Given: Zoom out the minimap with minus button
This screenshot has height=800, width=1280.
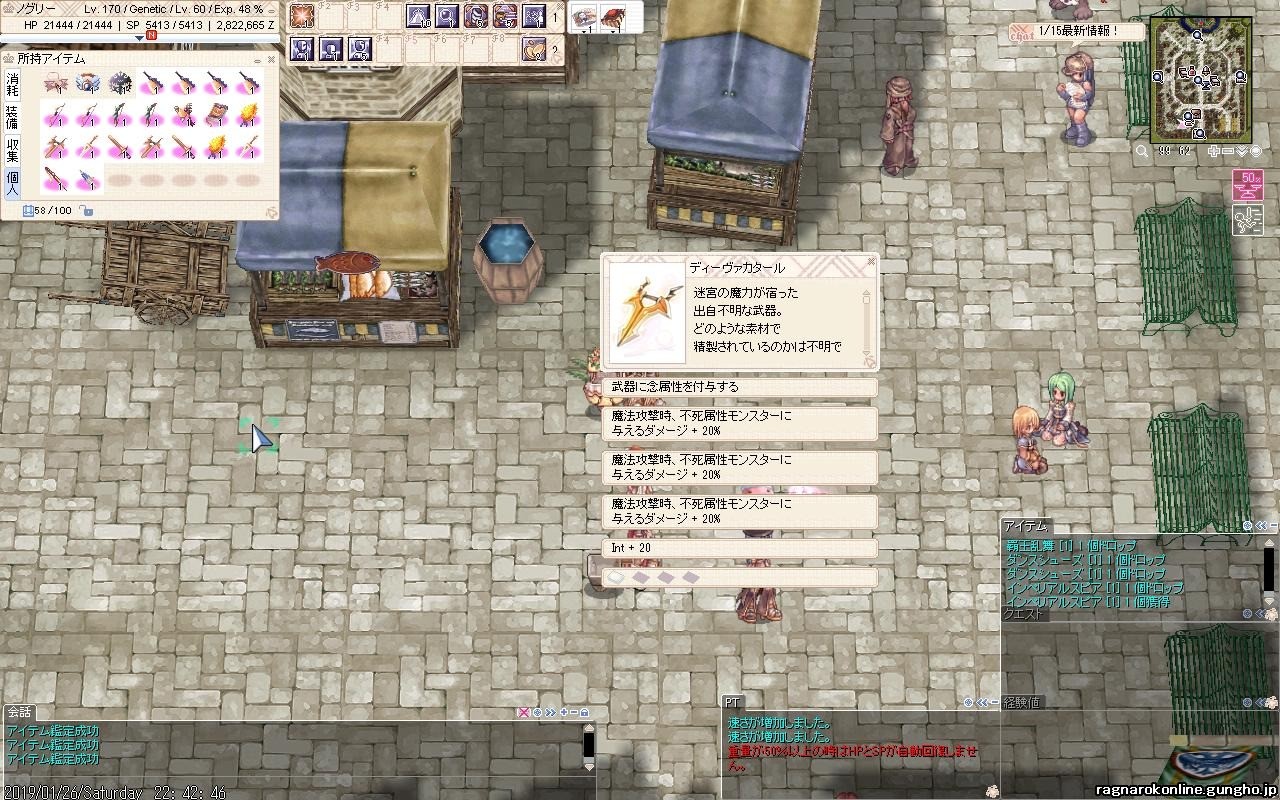Looking at the screenshot, I should click(x=1228, y=151).
